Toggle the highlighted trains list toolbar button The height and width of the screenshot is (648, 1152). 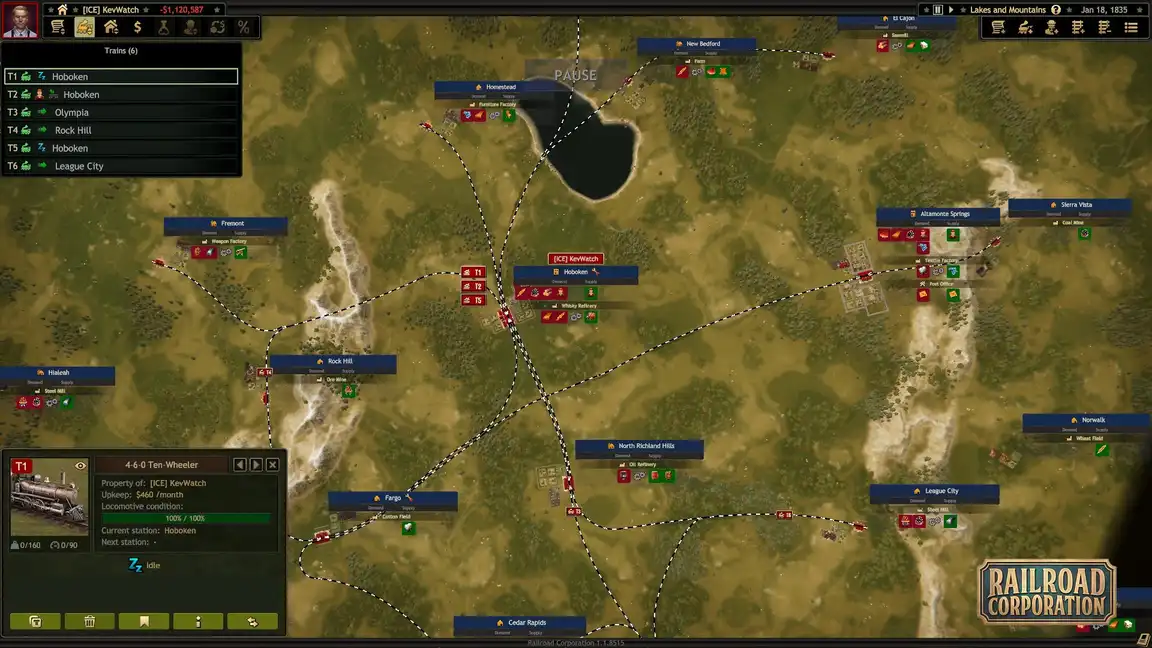[x=85, y=27]
